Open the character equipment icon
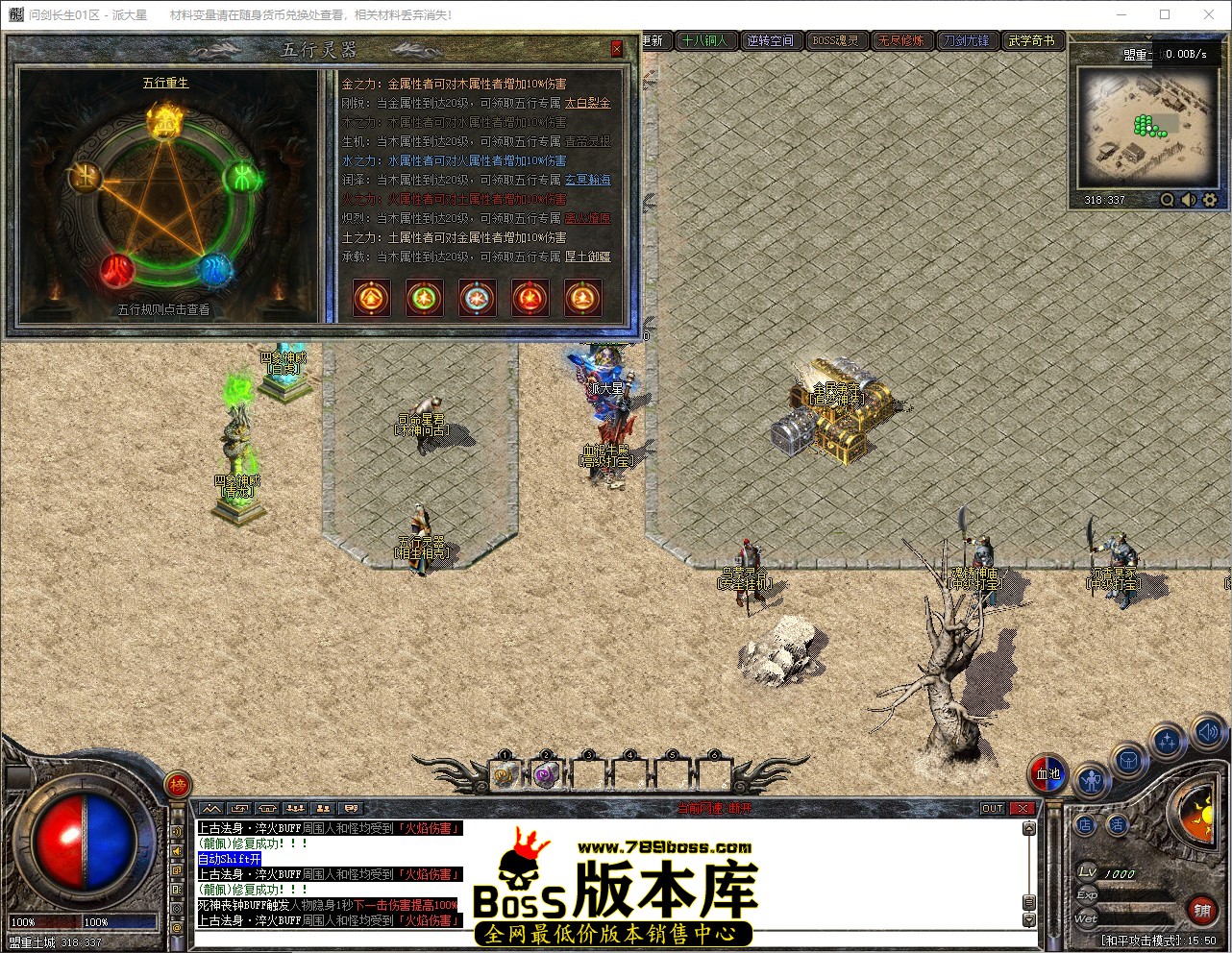 [x=1092, y=782]
